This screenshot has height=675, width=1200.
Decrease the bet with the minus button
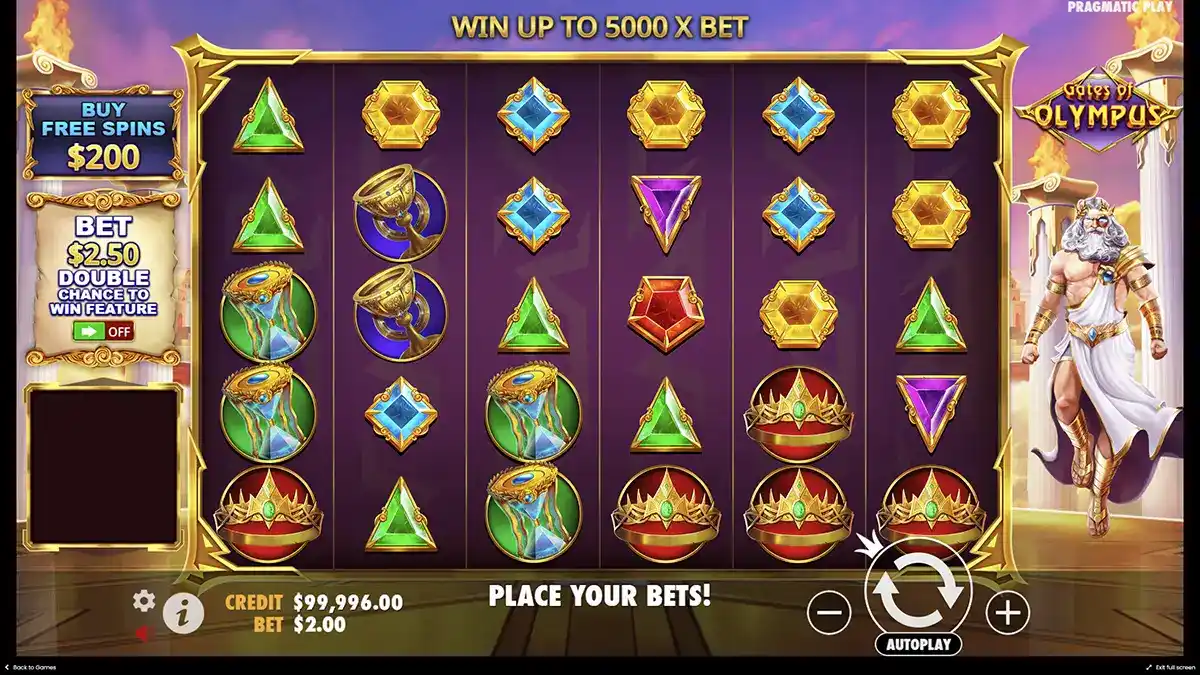[829, 611]
